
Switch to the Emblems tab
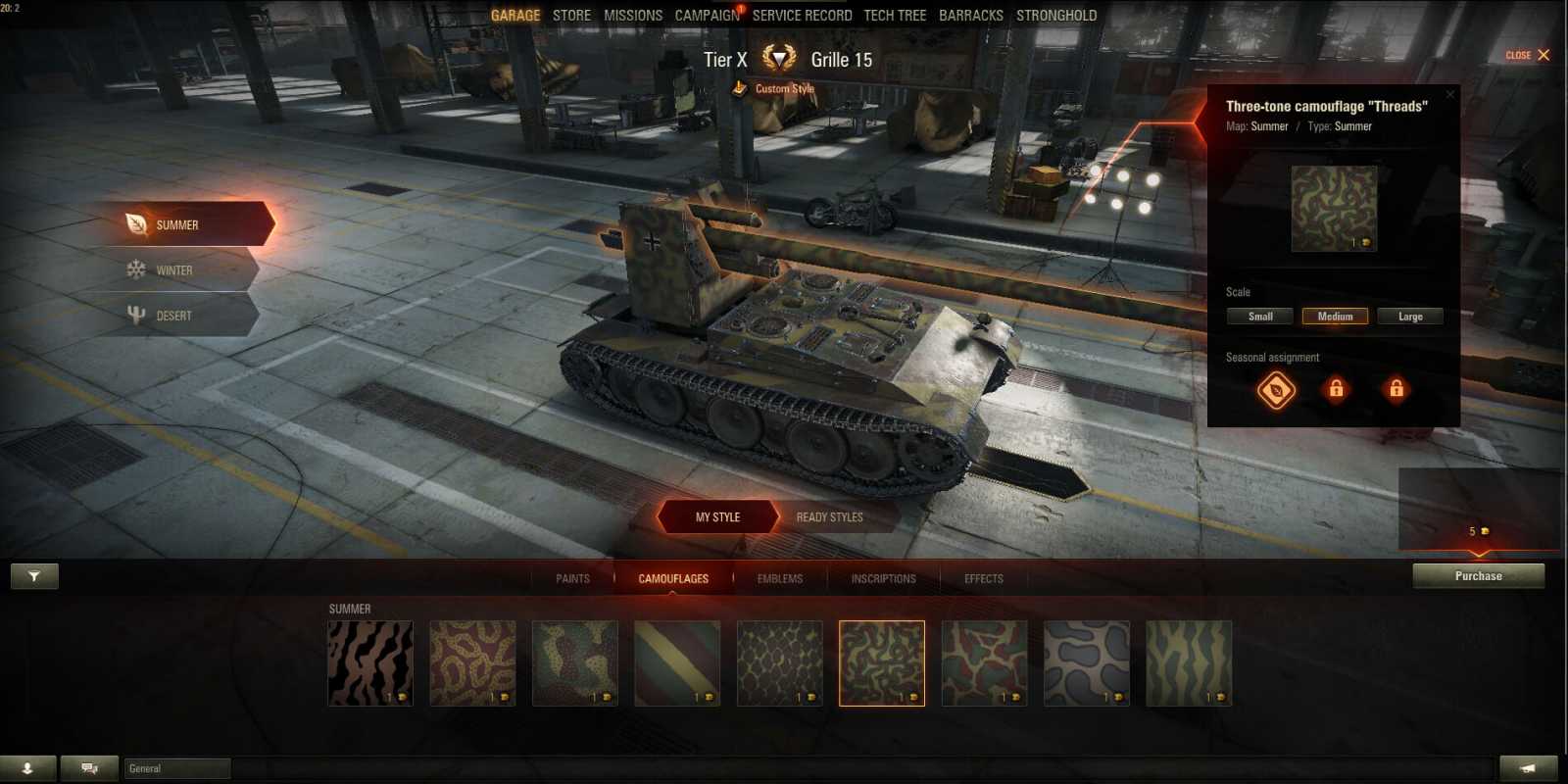point(779,578)
